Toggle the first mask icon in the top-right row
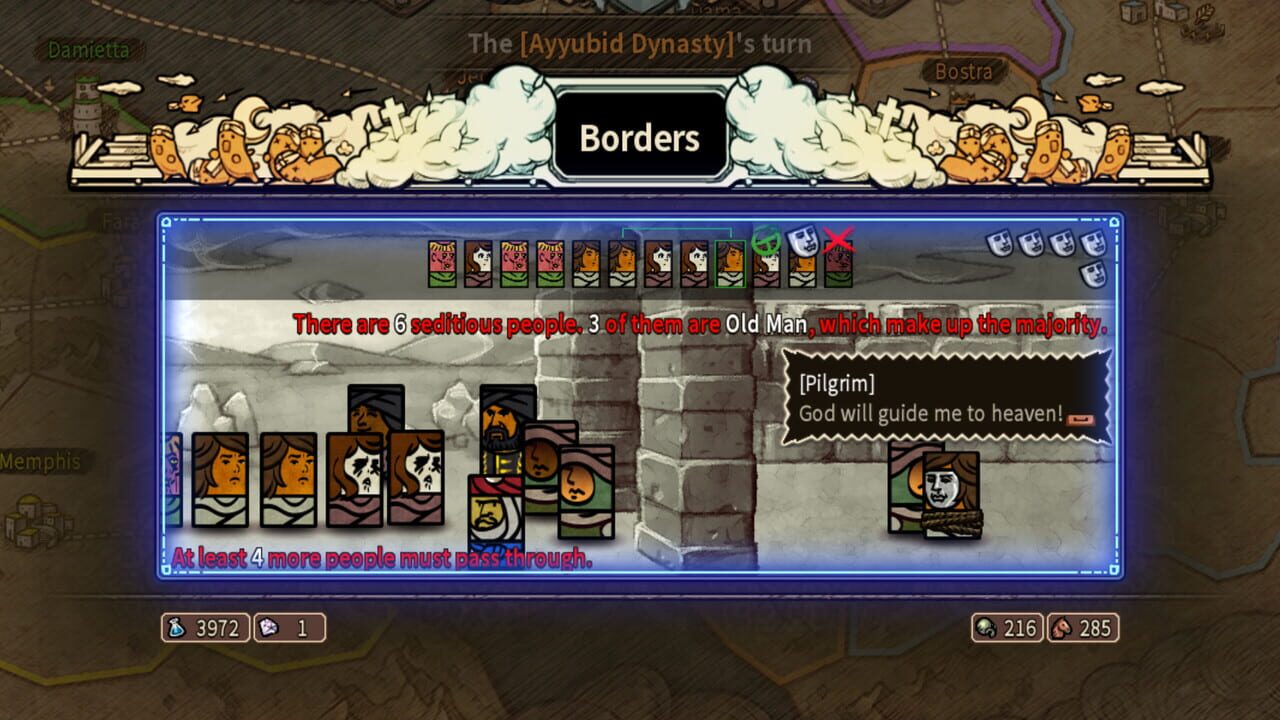 coord(999,245)
